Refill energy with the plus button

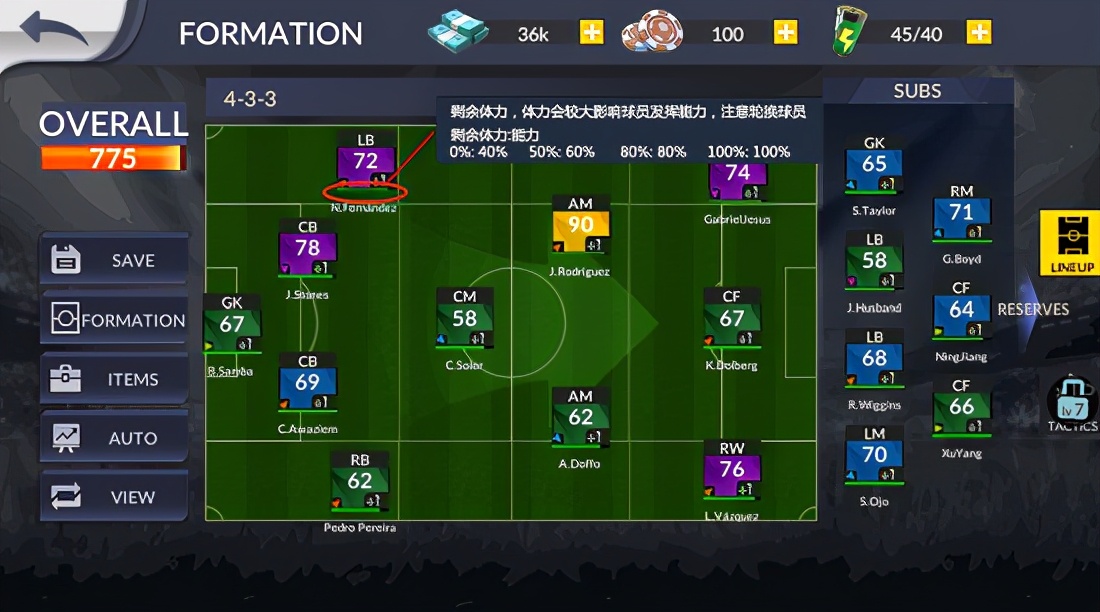click(979, 33)
